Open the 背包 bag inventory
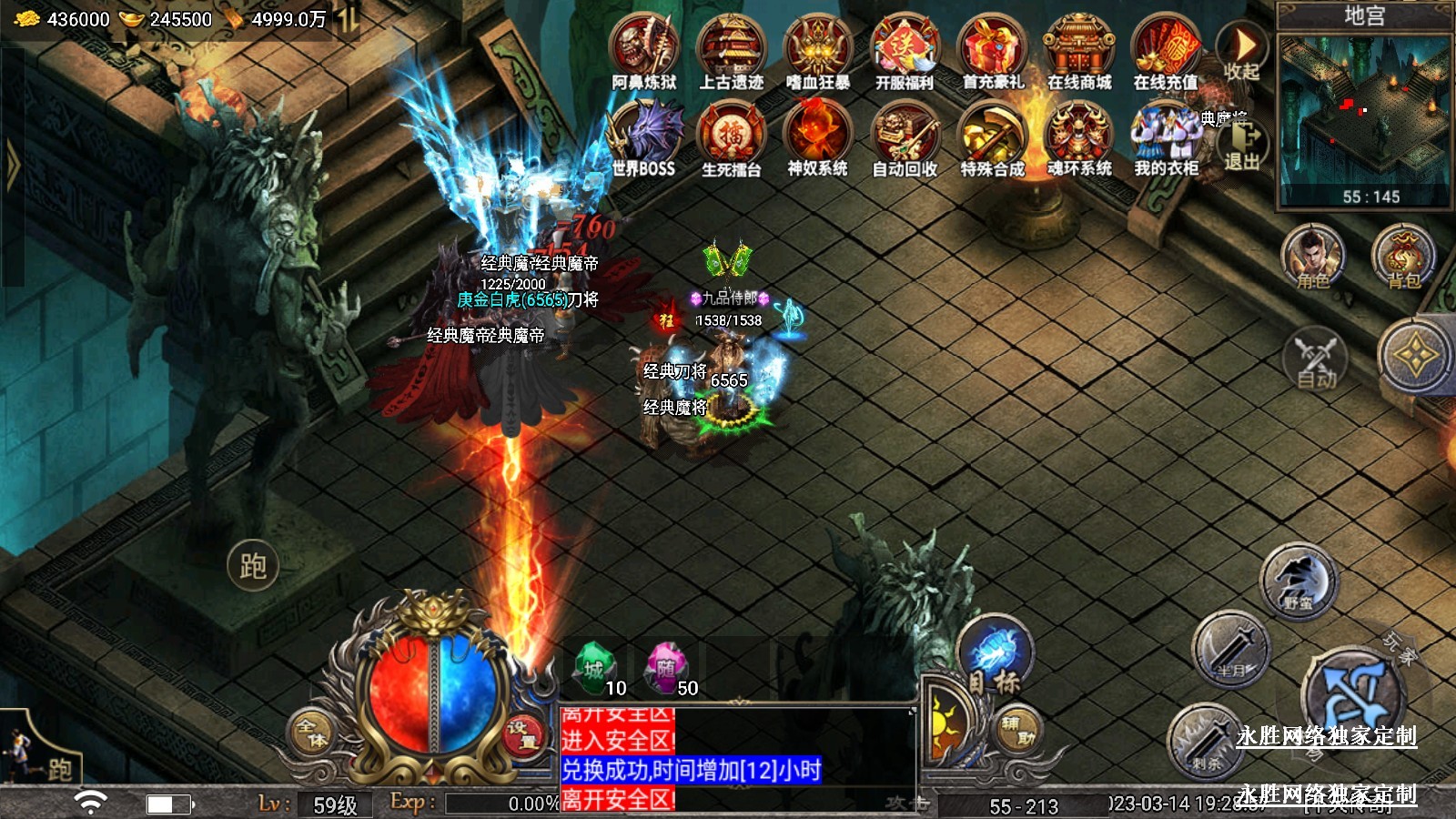The image size is (1456, 819). click(1403, 258)
